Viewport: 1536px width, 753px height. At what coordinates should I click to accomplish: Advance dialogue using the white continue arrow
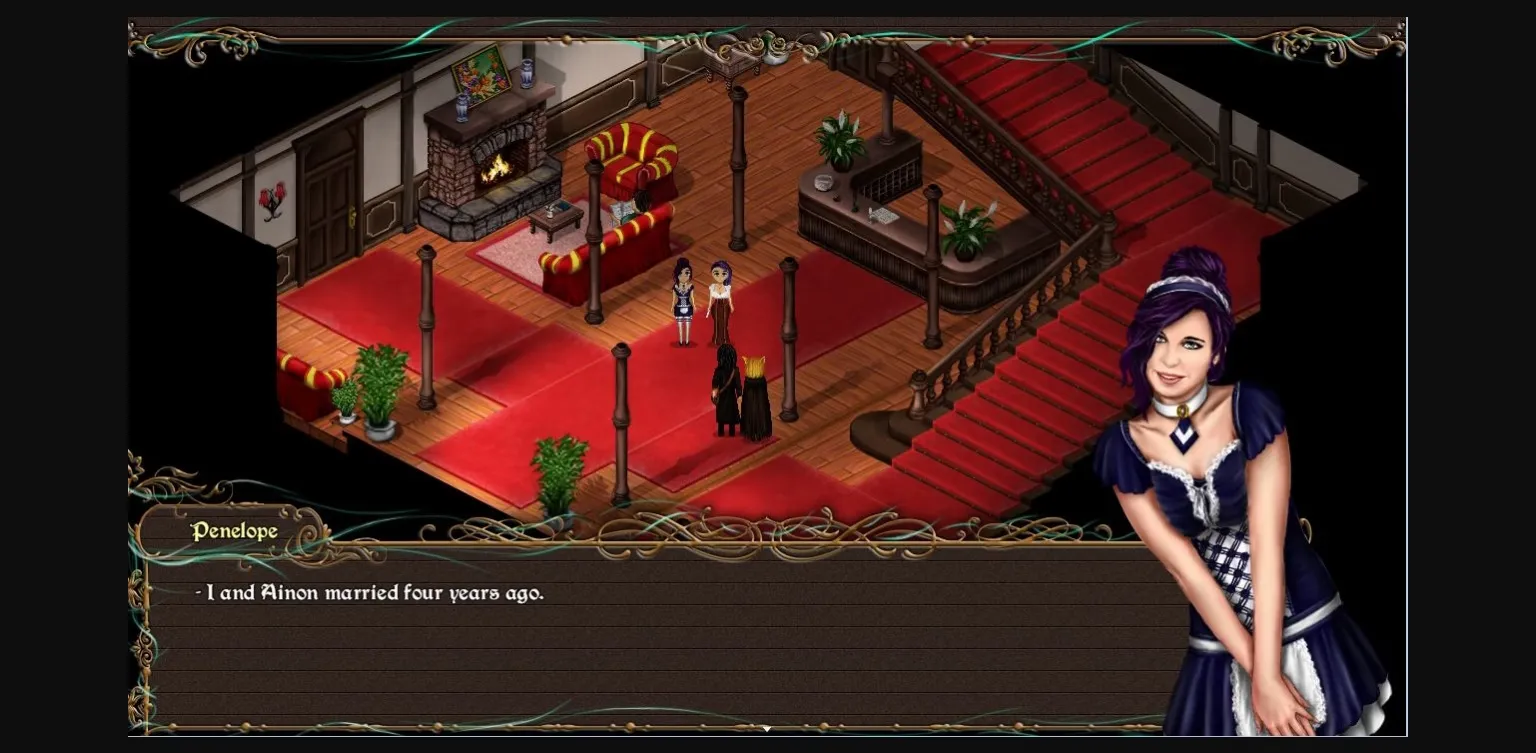767,729
